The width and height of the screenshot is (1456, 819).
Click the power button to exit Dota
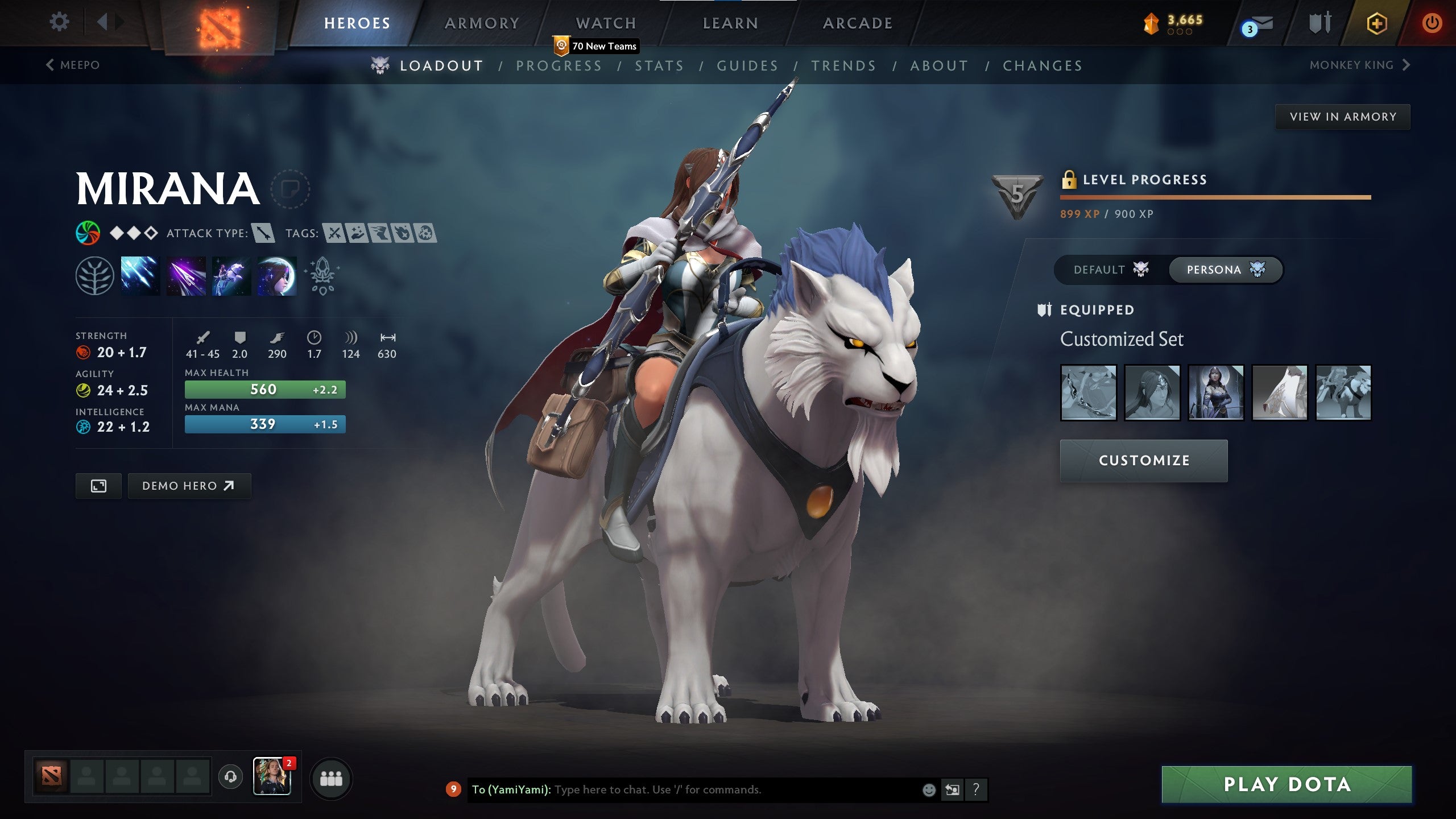[1432, 23]
